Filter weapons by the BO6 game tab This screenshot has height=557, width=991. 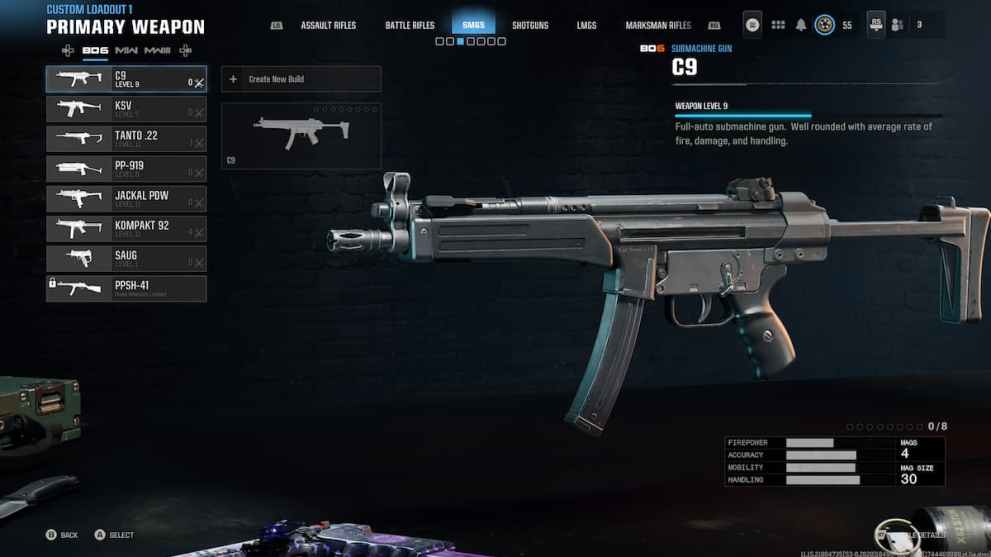click(x=95, y=50)
